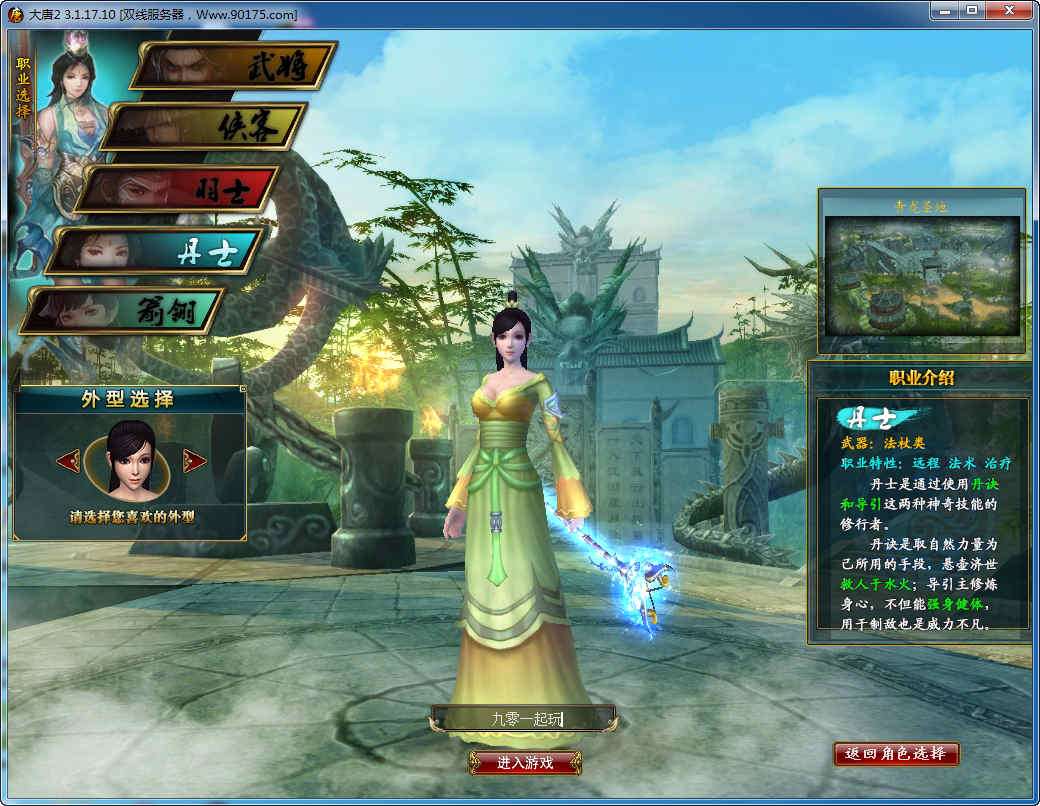The width and height of the screenshot is (1040, 806).
Task: Choose the 侠客 class
Action: click(205, 127)
